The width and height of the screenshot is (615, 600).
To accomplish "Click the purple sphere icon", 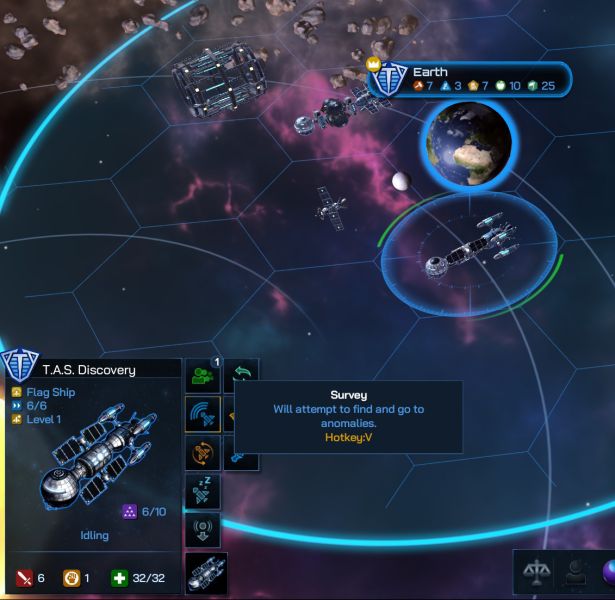I will click(x=608, y=572).
